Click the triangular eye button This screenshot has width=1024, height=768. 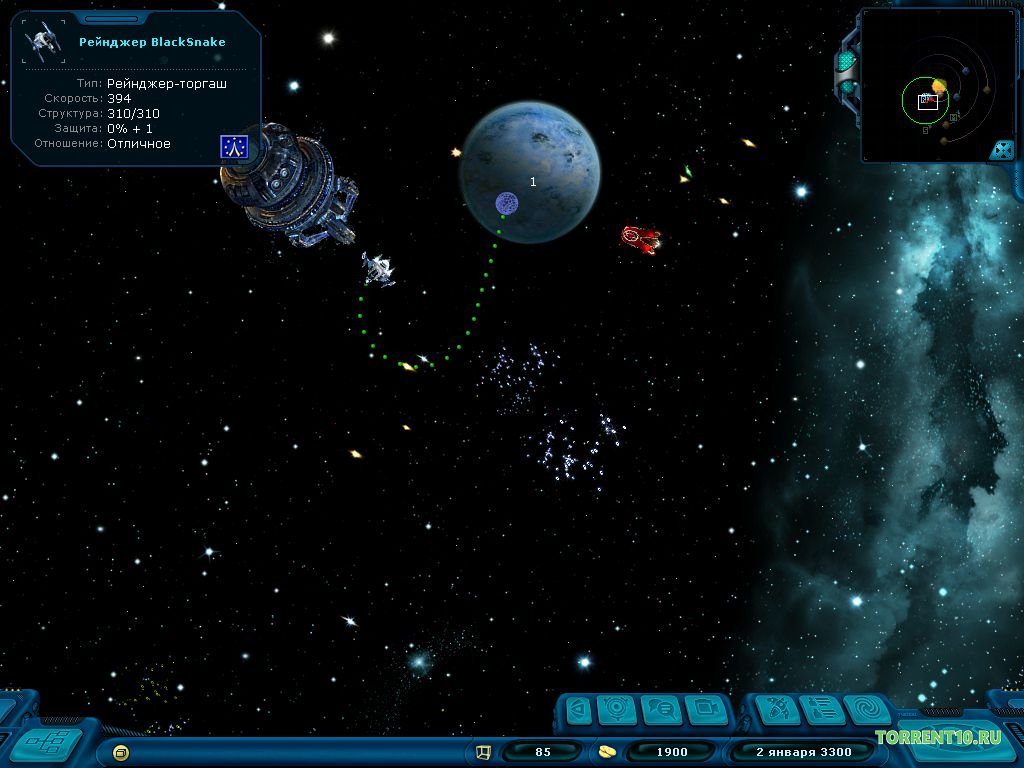(x=577, y=709)
